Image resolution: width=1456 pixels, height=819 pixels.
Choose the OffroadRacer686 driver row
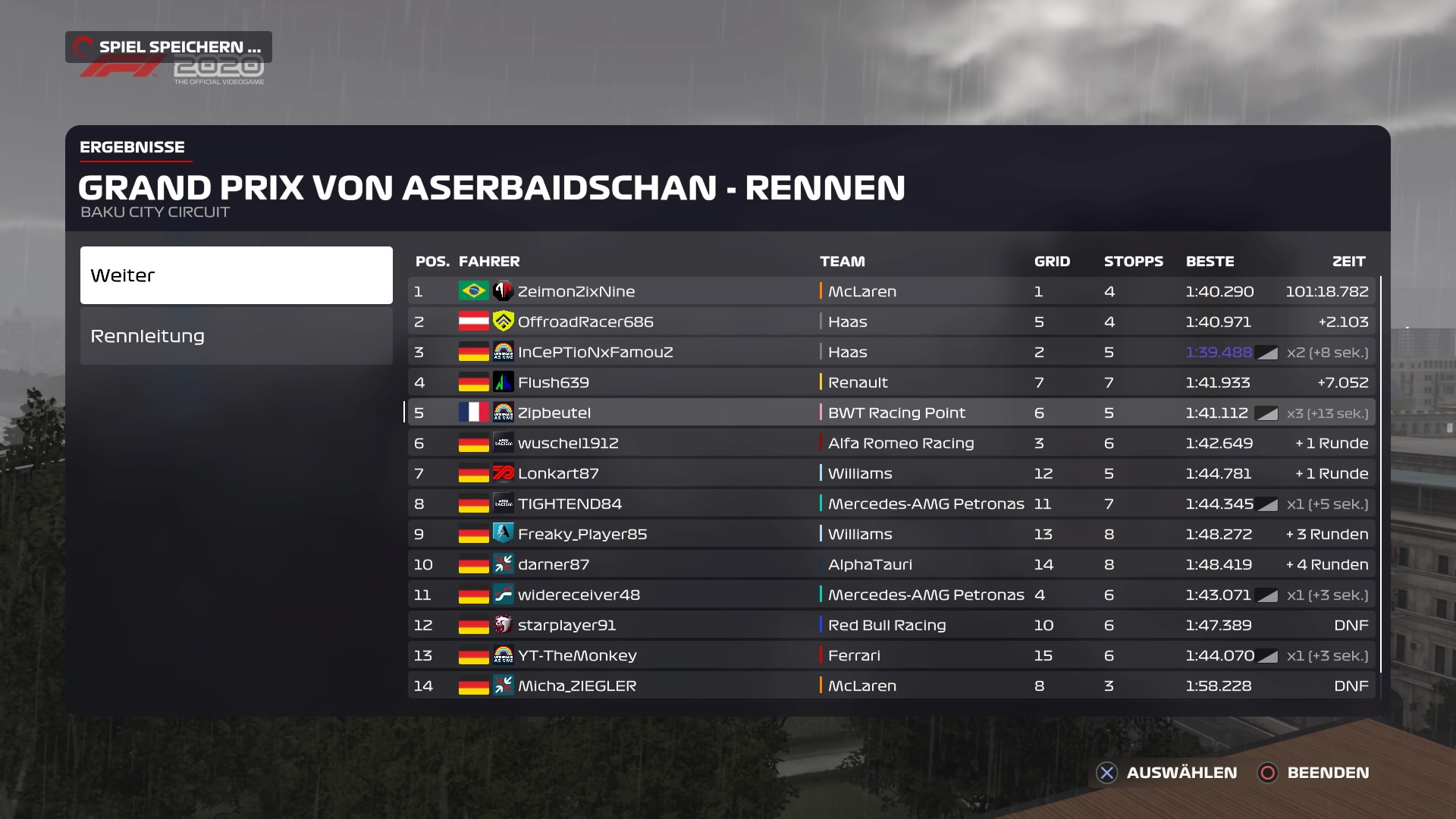(891, 322)
